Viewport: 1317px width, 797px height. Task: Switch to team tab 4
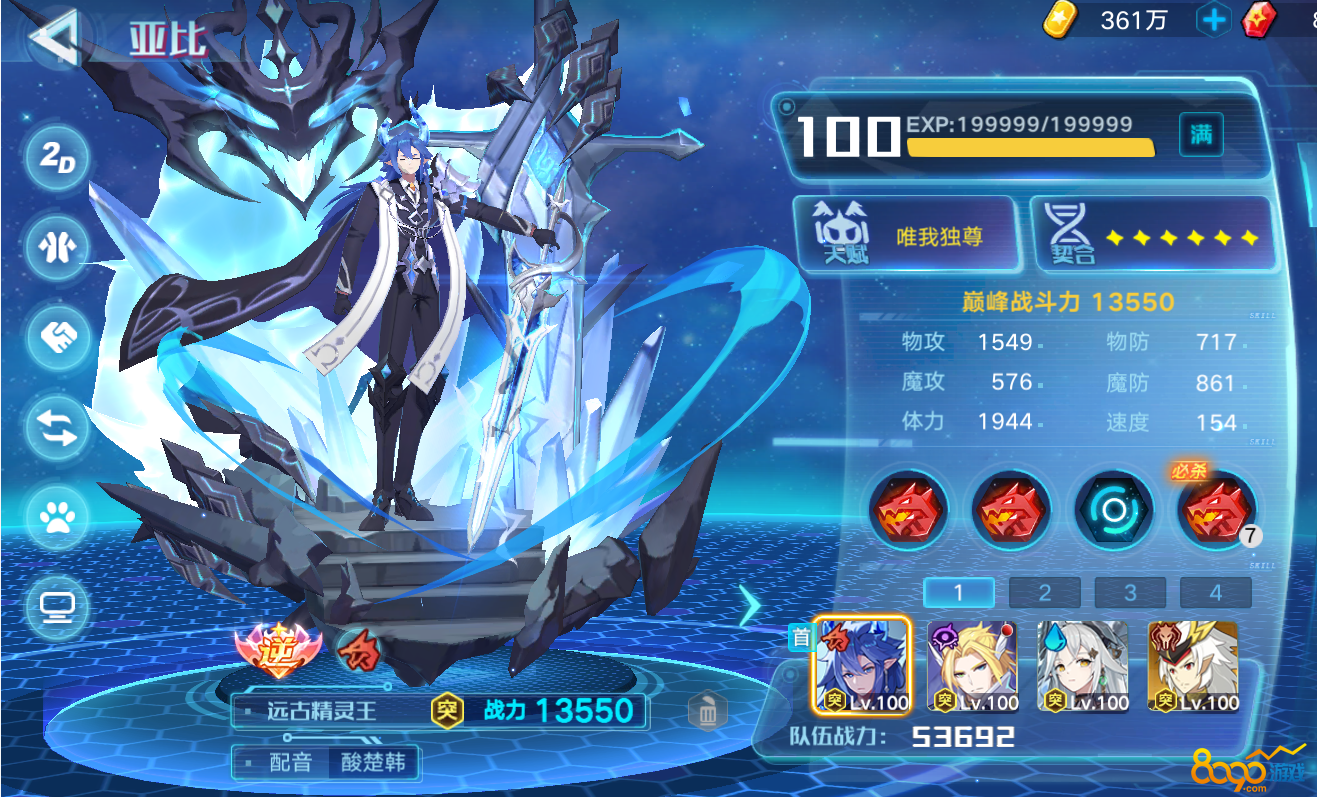pyautogui.click(x=1216, y=593)
